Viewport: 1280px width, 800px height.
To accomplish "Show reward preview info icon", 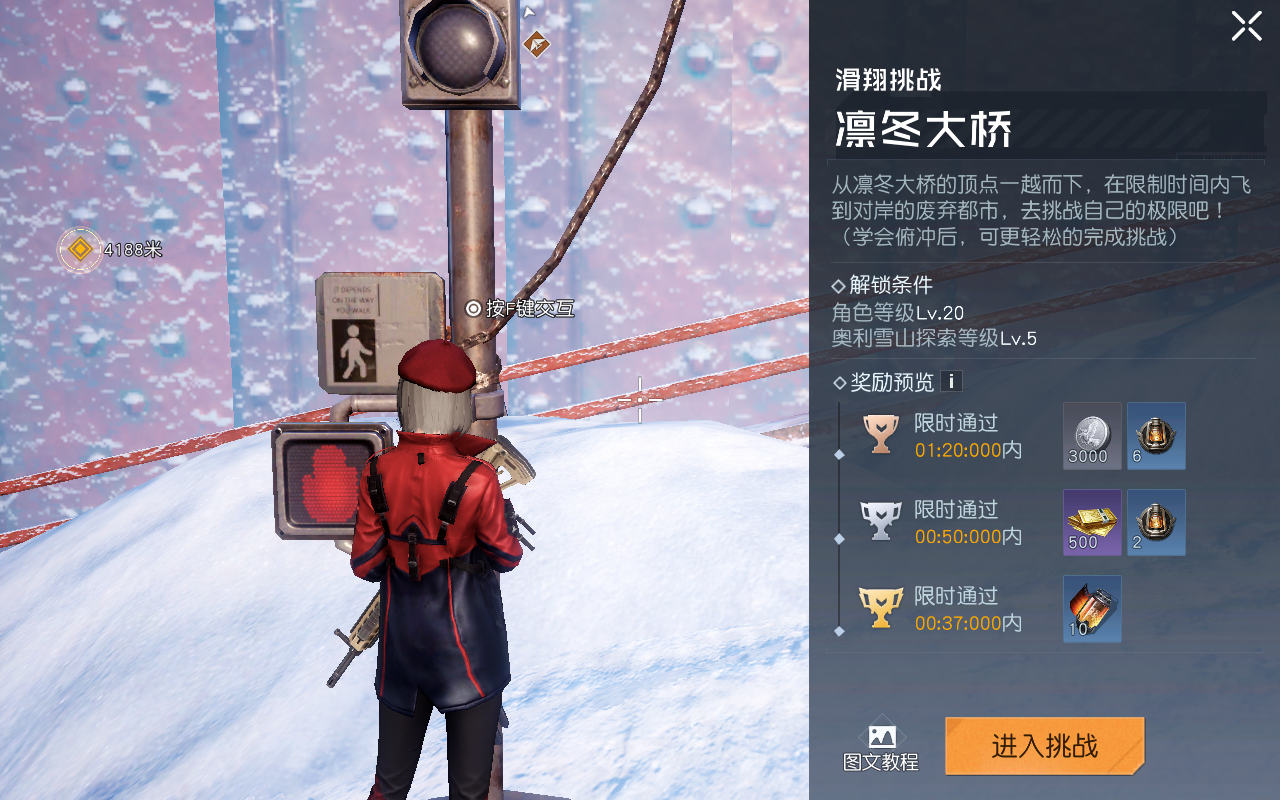I will pos(952,381).
